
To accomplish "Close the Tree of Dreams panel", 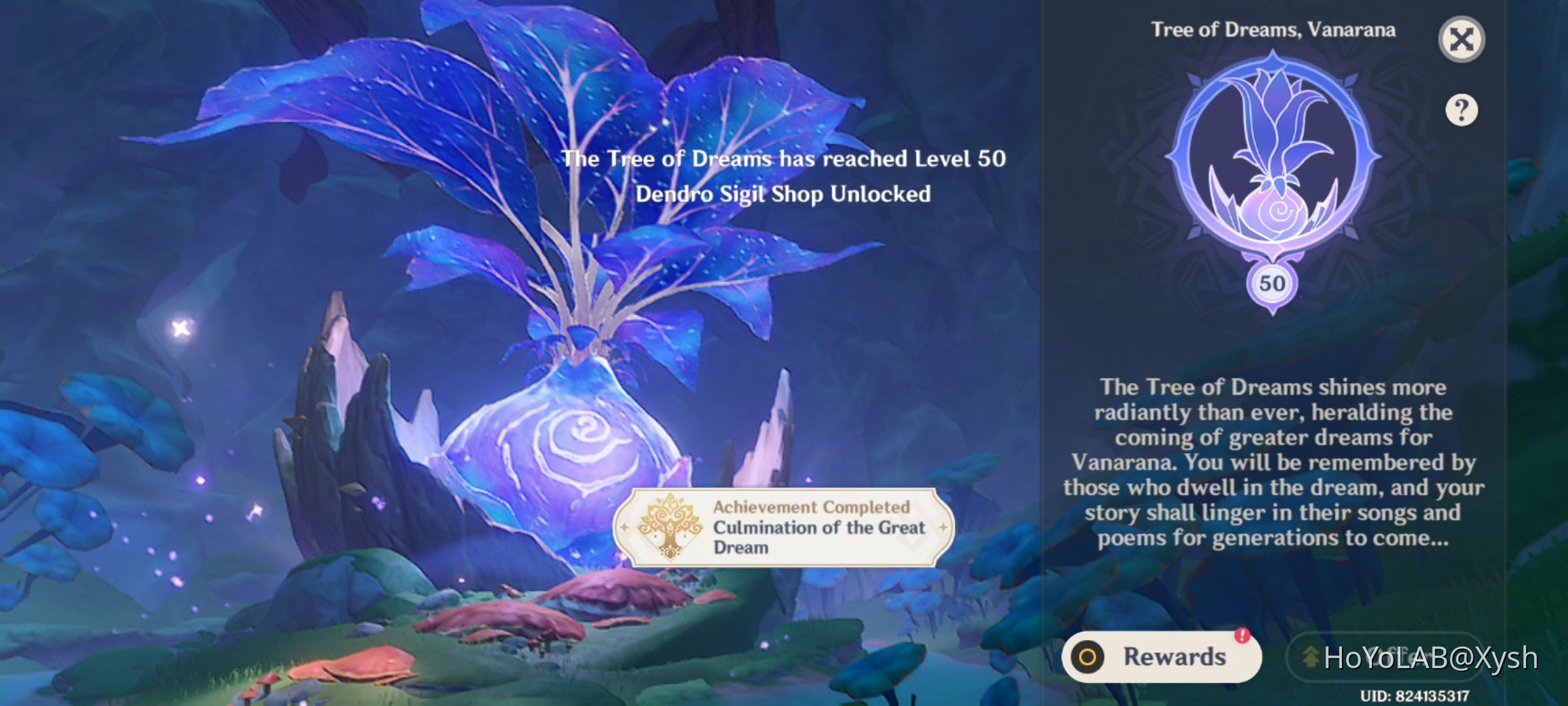I will (x=1462, y=39).
